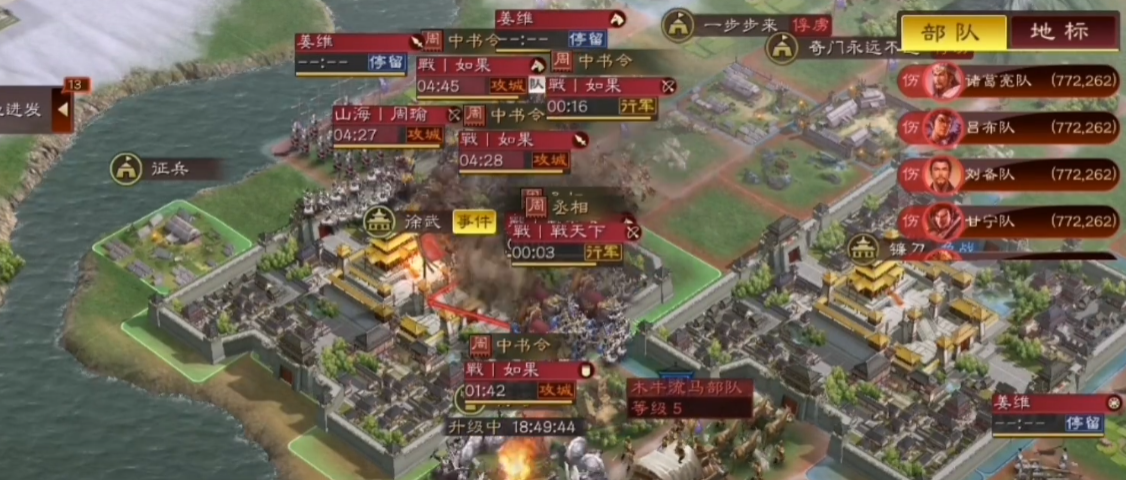This screenshot has height=480, width=1126.
Task: Select the 涂武 city icon
Action: pyautogui.click(x=379, y=221)
